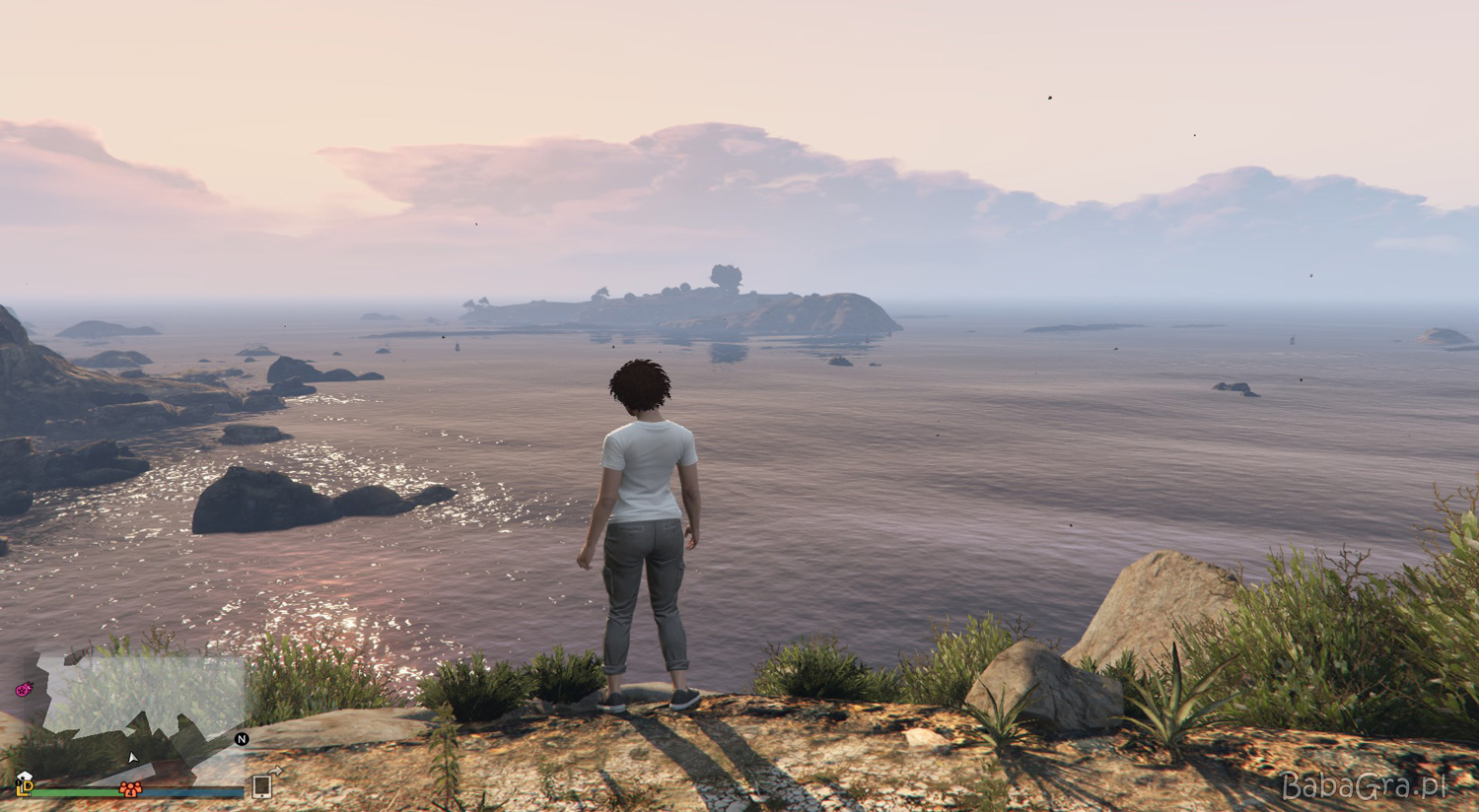Open the phone icon beside the minimap
The width and height of the screenshot is (1479, 812).
click(x=262, y=785)
